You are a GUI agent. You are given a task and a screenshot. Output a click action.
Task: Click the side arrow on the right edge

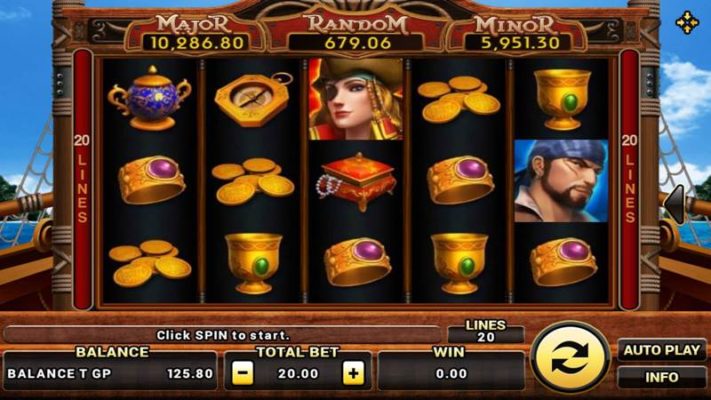click(x=675, y=204)
